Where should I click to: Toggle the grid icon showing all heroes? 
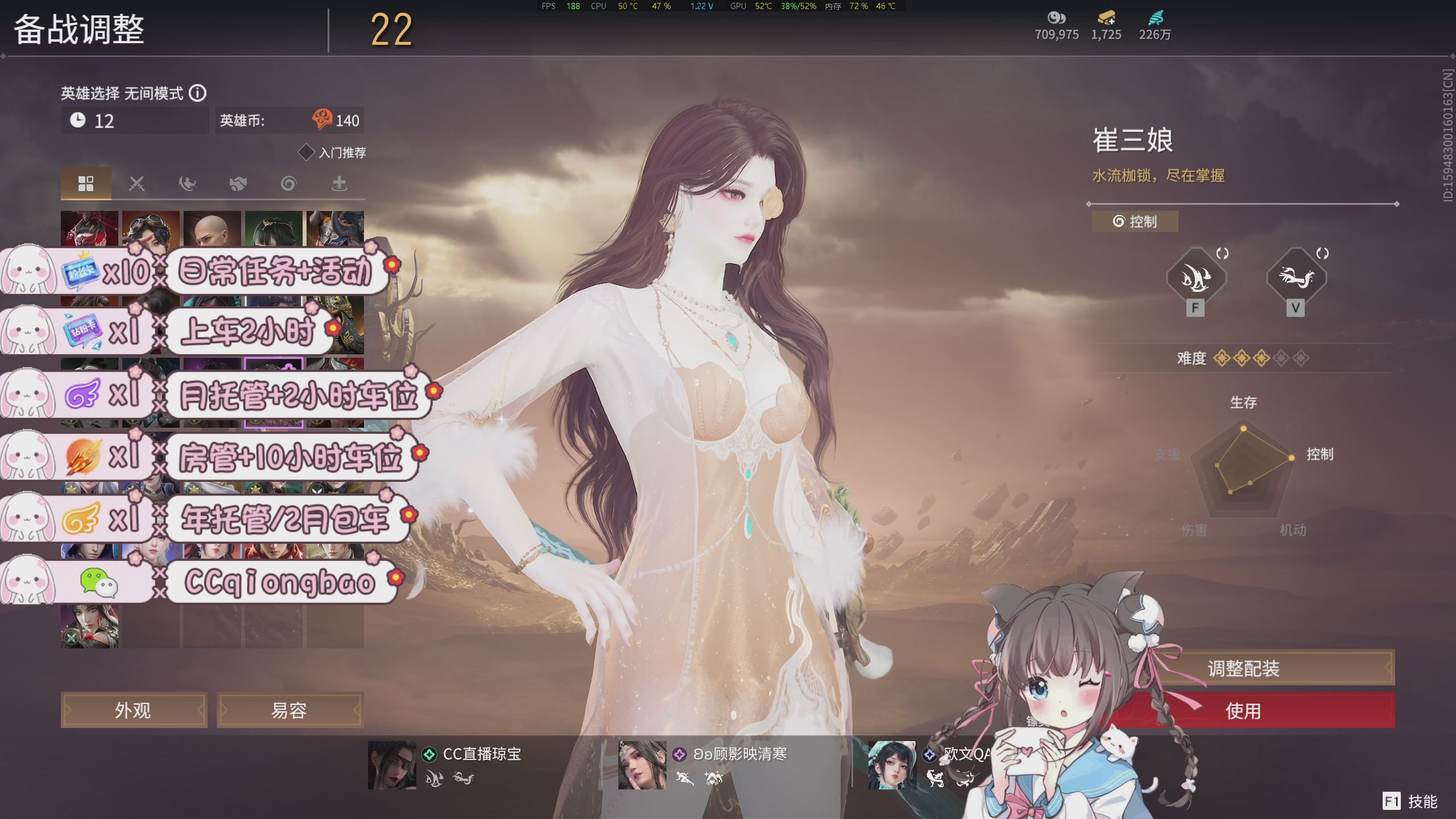(86, 183)
